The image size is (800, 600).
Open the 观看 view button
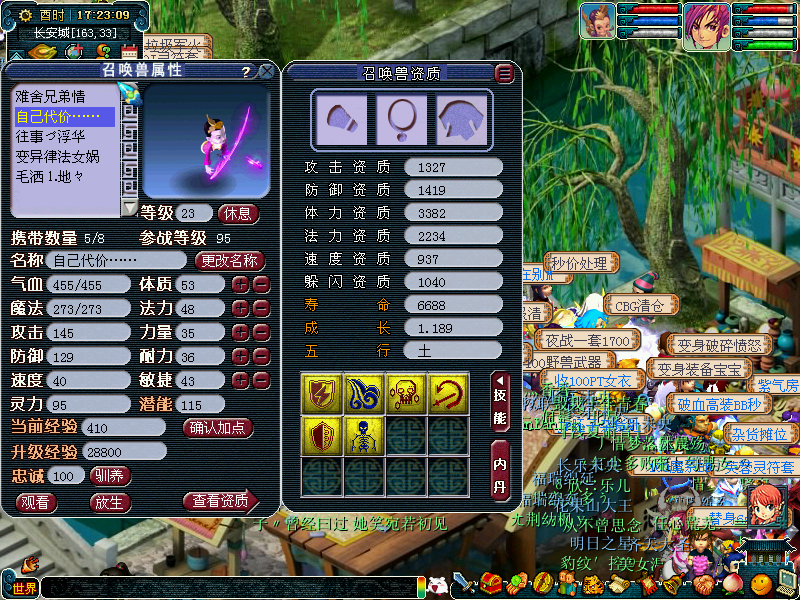[x=36, y=502]
